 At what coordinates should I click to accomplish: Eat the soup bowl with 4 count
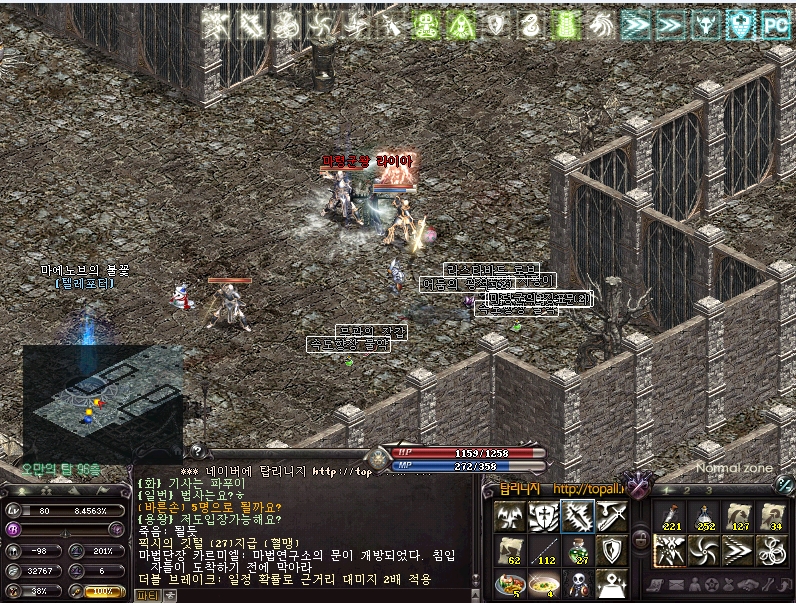[543, 583]
